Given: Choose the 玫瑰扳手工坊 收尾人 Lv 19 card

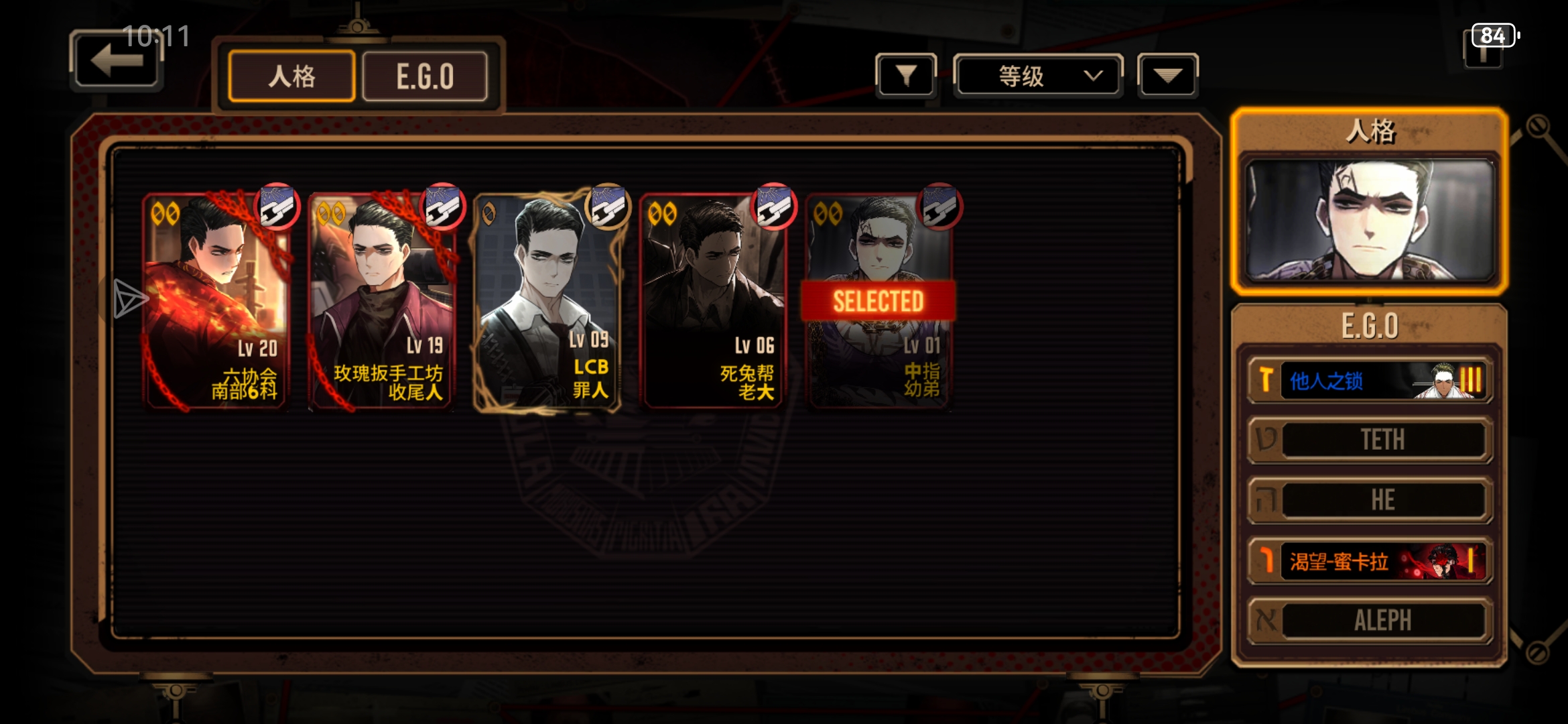Looking at the screenshot, I should [381, 302].
